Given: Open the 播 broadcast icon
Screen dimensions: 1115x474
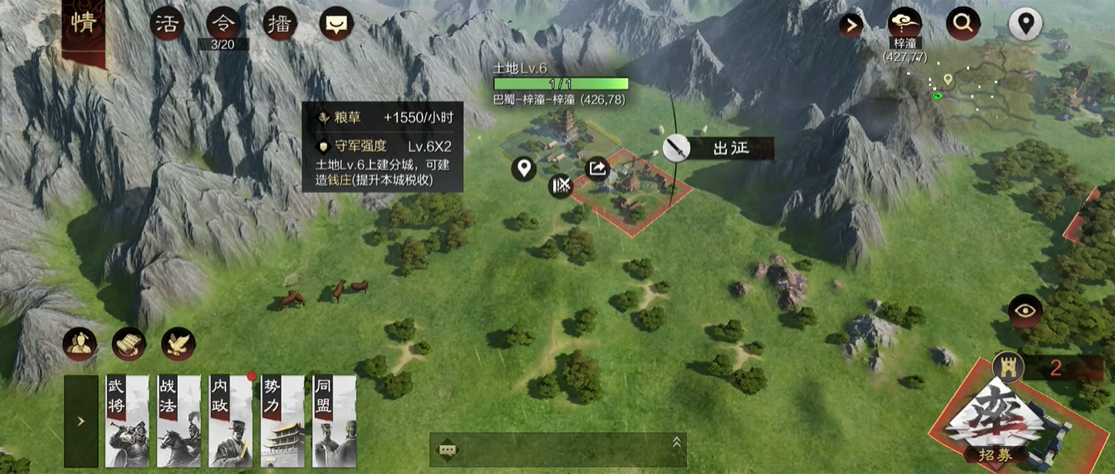Looking at the screenshot, I should point(279,25).
